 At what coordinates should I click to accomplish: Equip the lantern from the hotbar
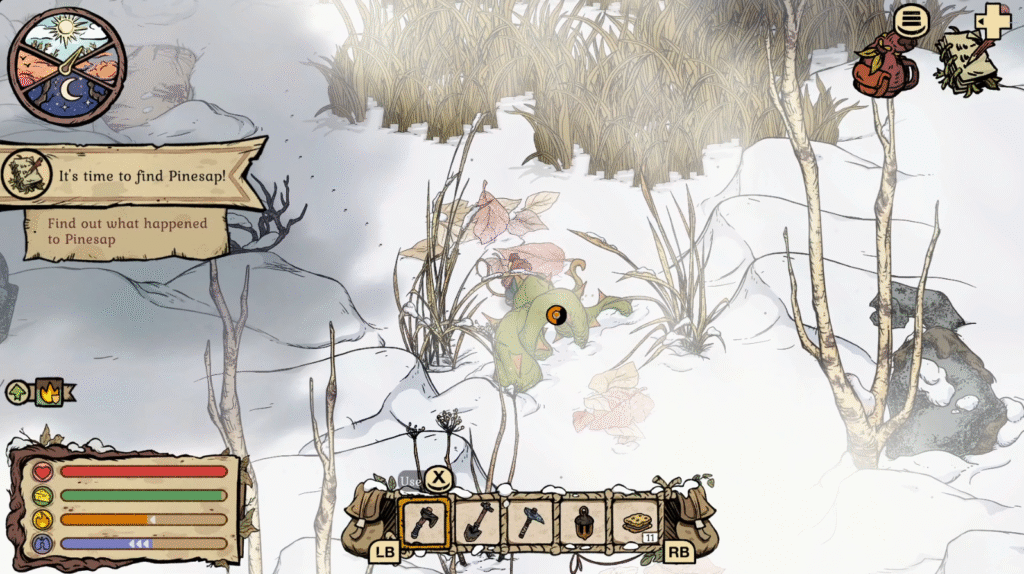[582, 522]
